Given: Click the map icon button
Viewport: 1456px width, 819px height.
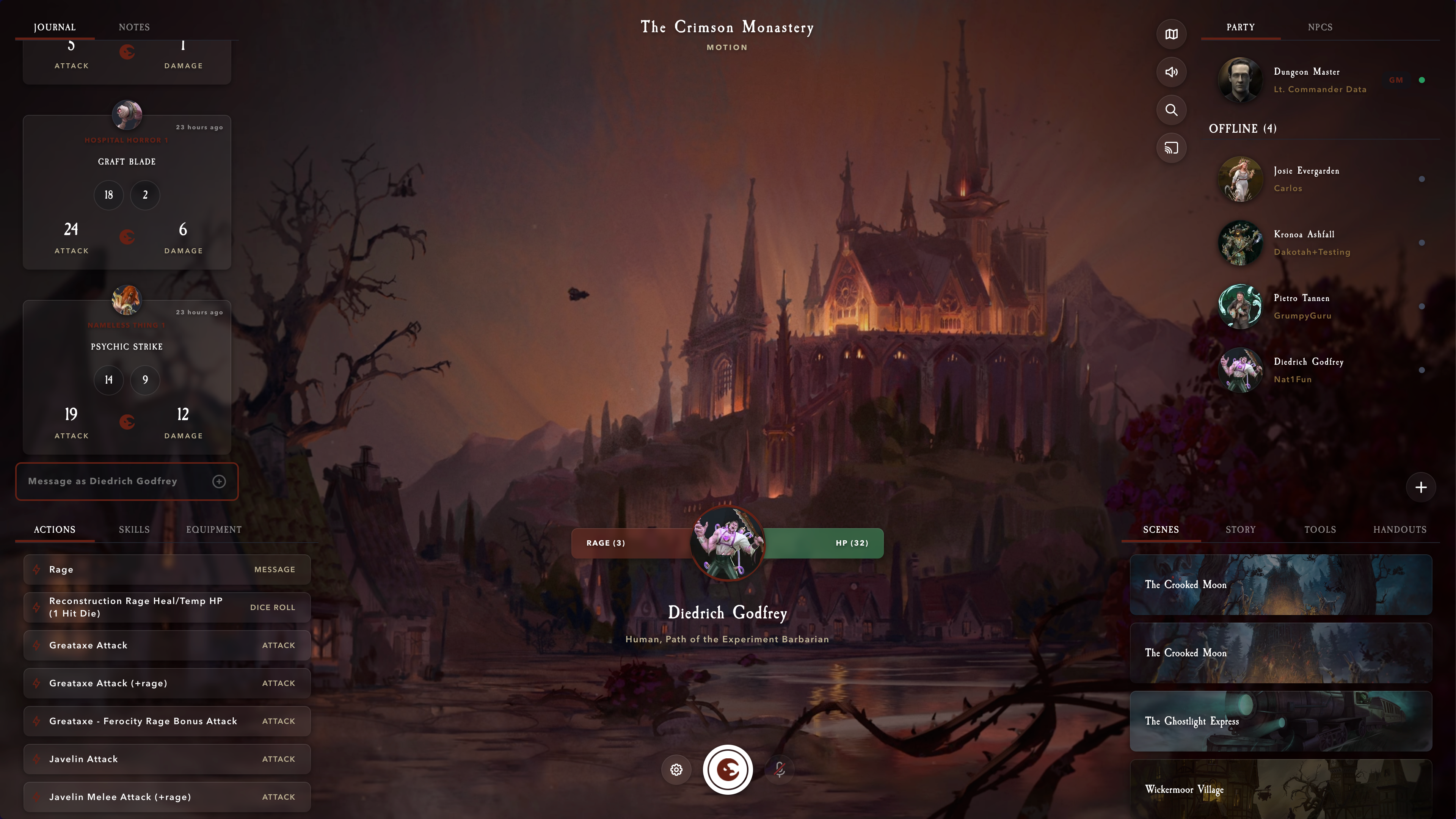Looking at the screenshot, I should [x=1171, y=35].
